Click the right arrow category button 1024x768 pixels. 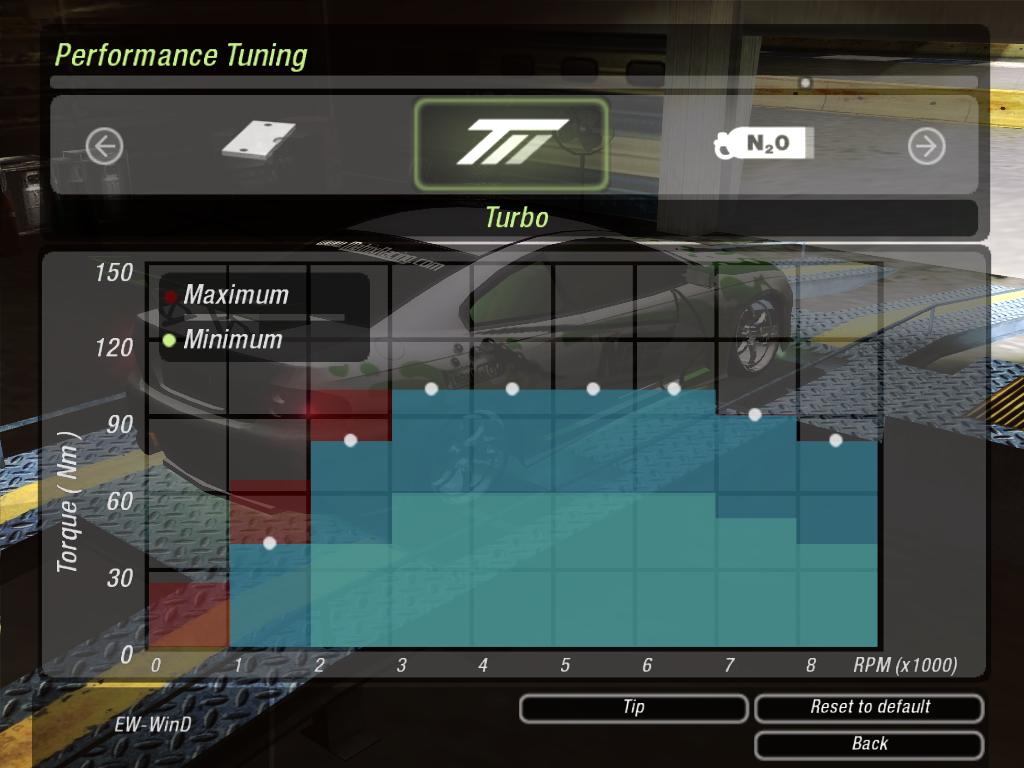coord(926,147)
